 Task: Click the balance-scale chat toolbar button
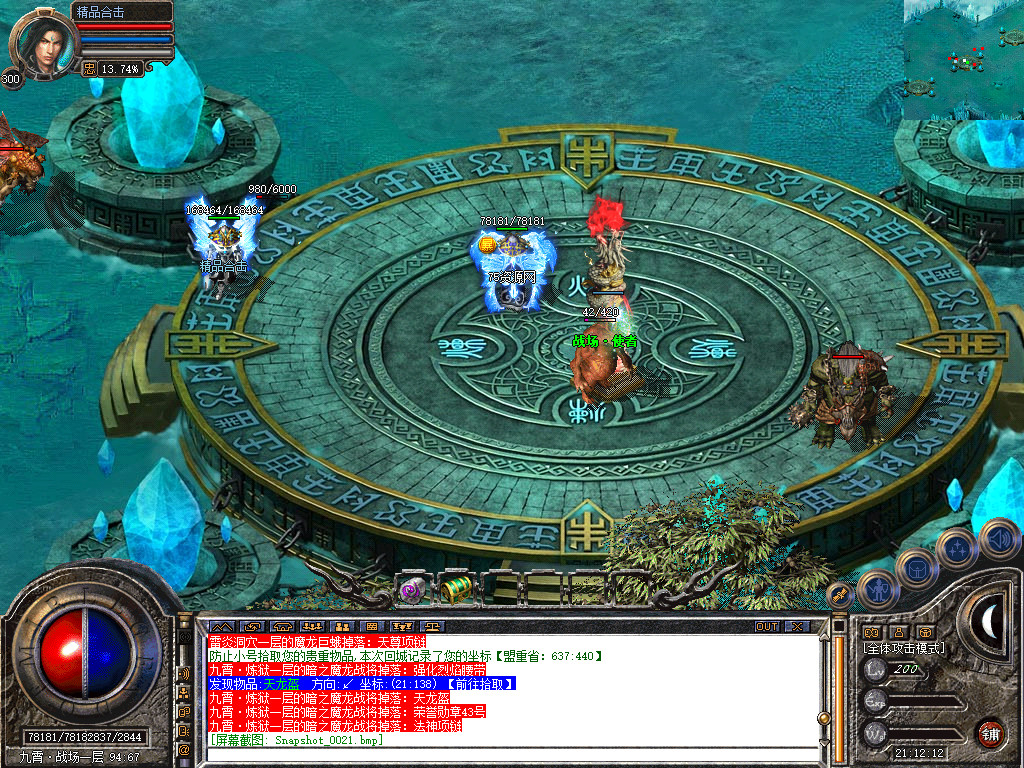[435, 627]
